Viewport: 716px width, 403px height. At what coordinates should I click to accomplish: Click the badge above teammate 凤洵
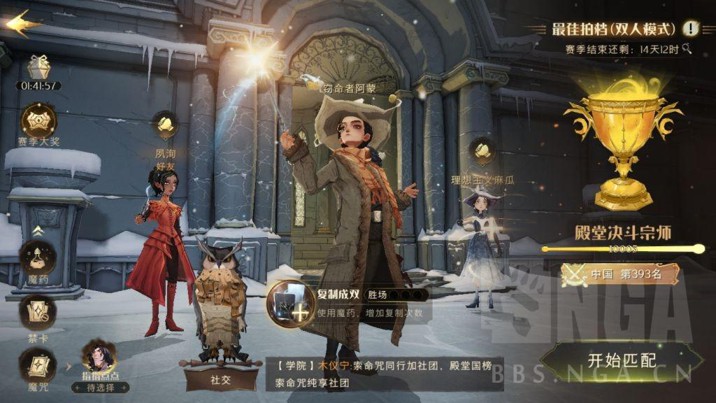click(x=166, y=124)
